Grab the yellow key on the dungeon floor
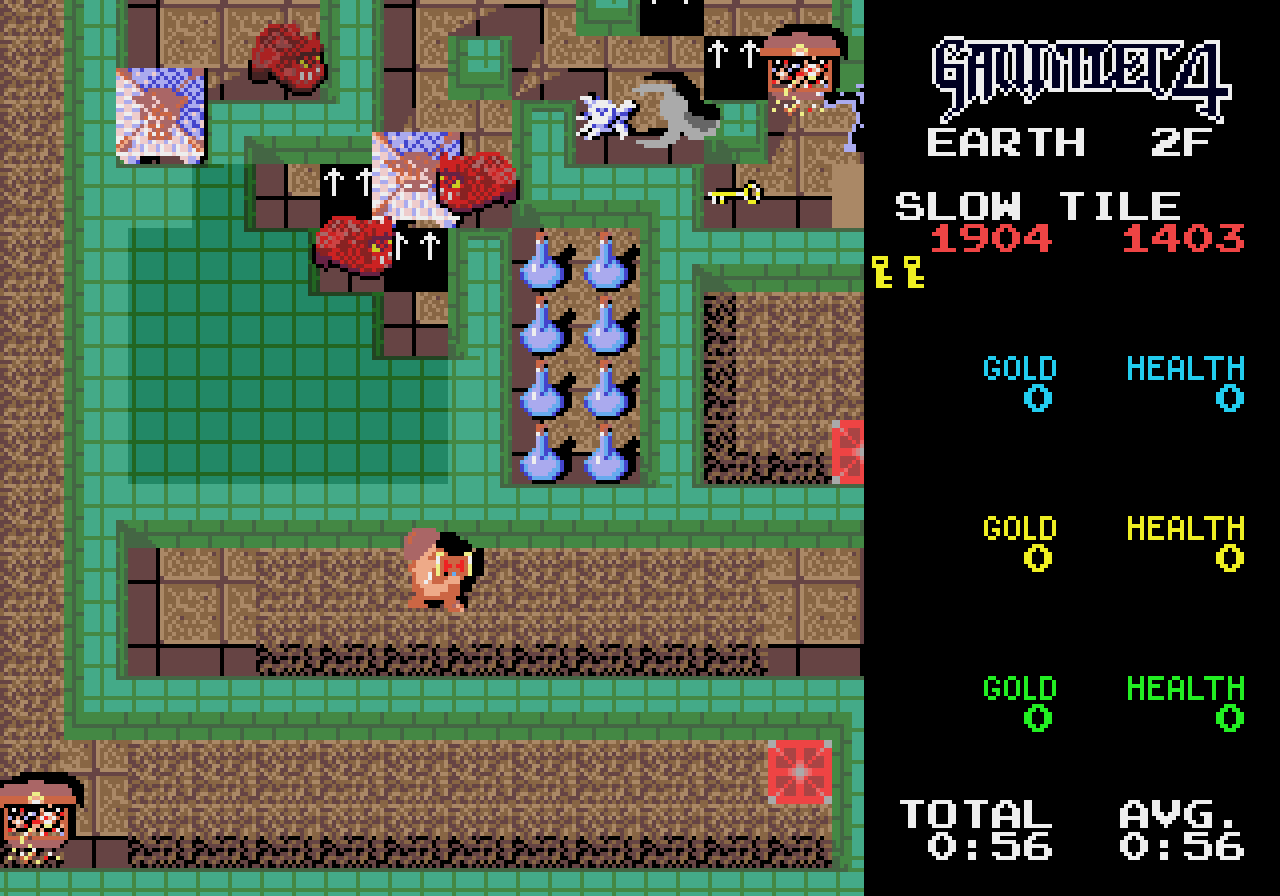This screenshot has width=1280, height=896. pos(733,191)
